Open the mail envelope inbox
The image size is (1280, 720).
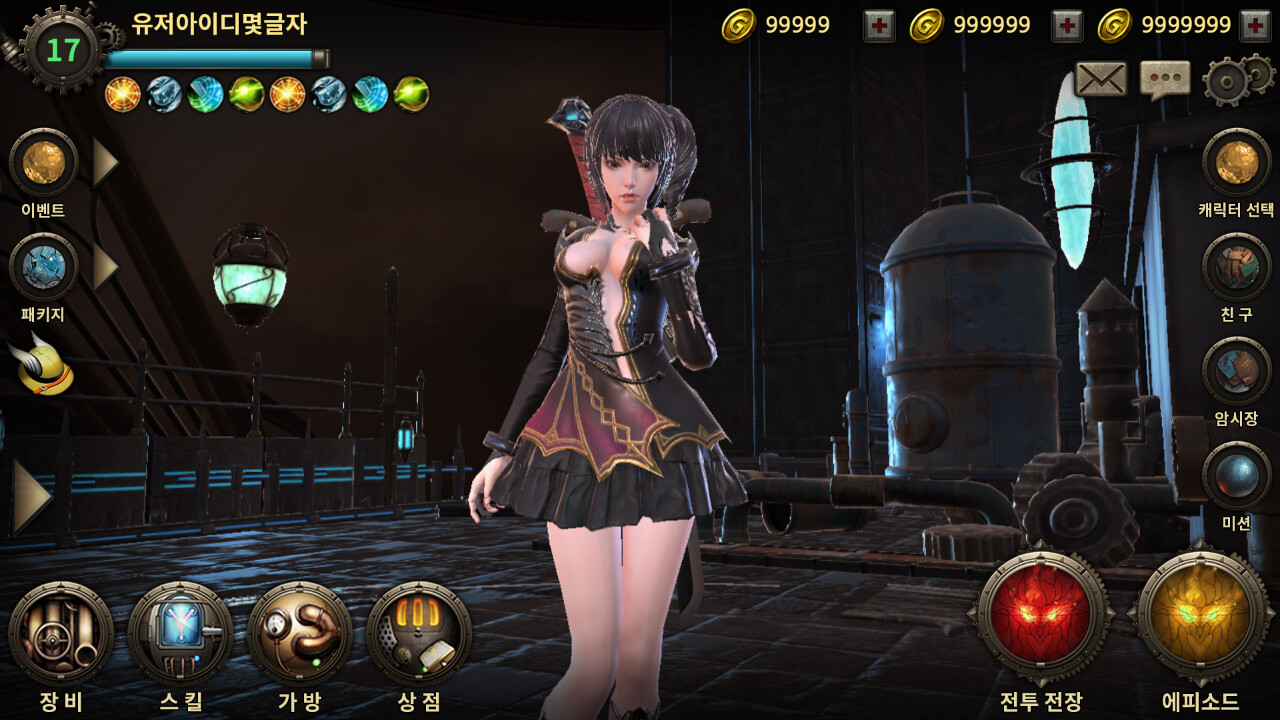click(x=1100, y=80)
